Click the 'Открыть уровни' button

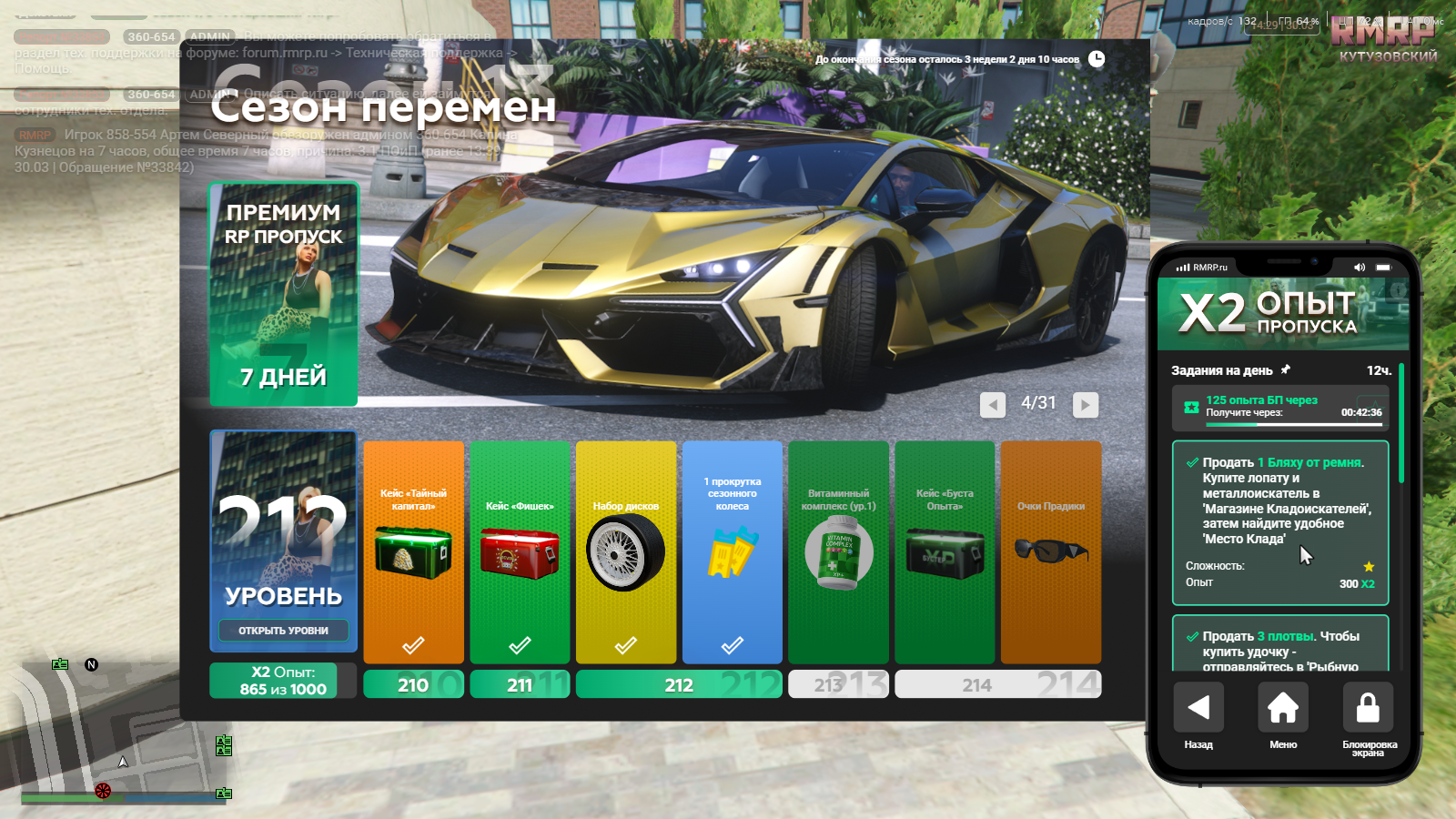pyautogui.click(x=283, y=631)
